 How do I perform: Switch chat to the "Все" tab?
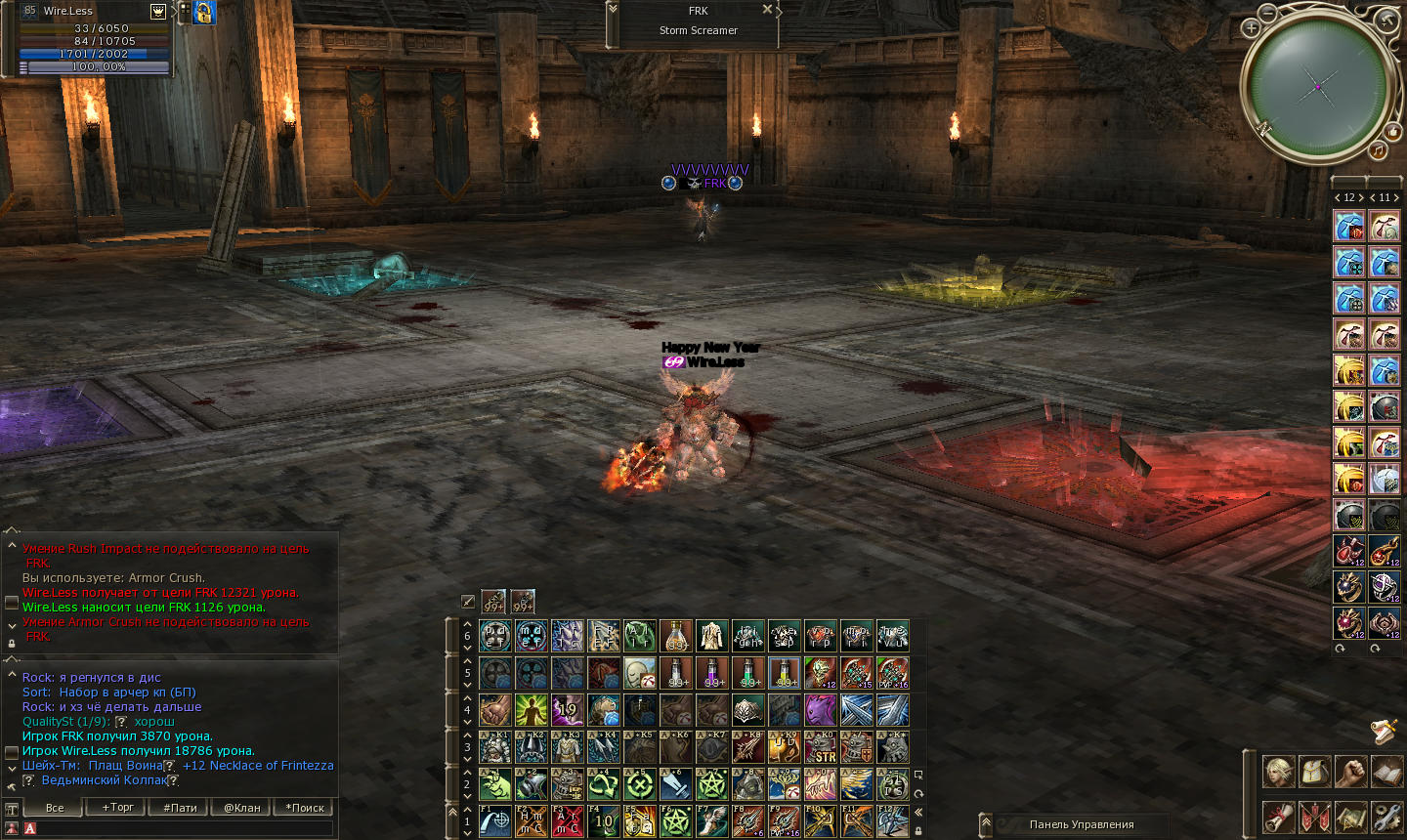55,808
